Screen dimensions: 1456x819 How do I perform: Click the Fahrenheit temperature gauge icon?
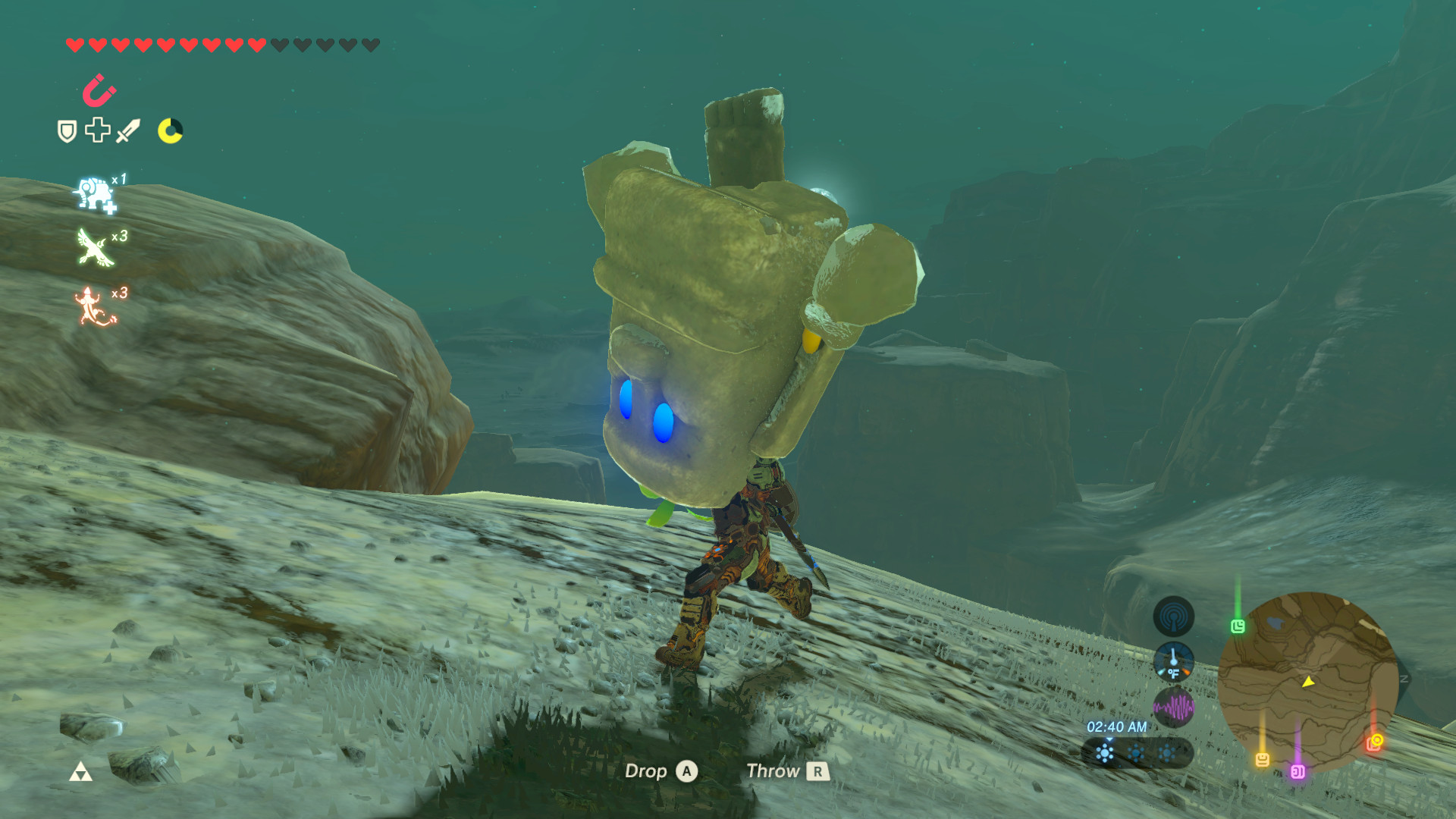(x=1175, y=663)
